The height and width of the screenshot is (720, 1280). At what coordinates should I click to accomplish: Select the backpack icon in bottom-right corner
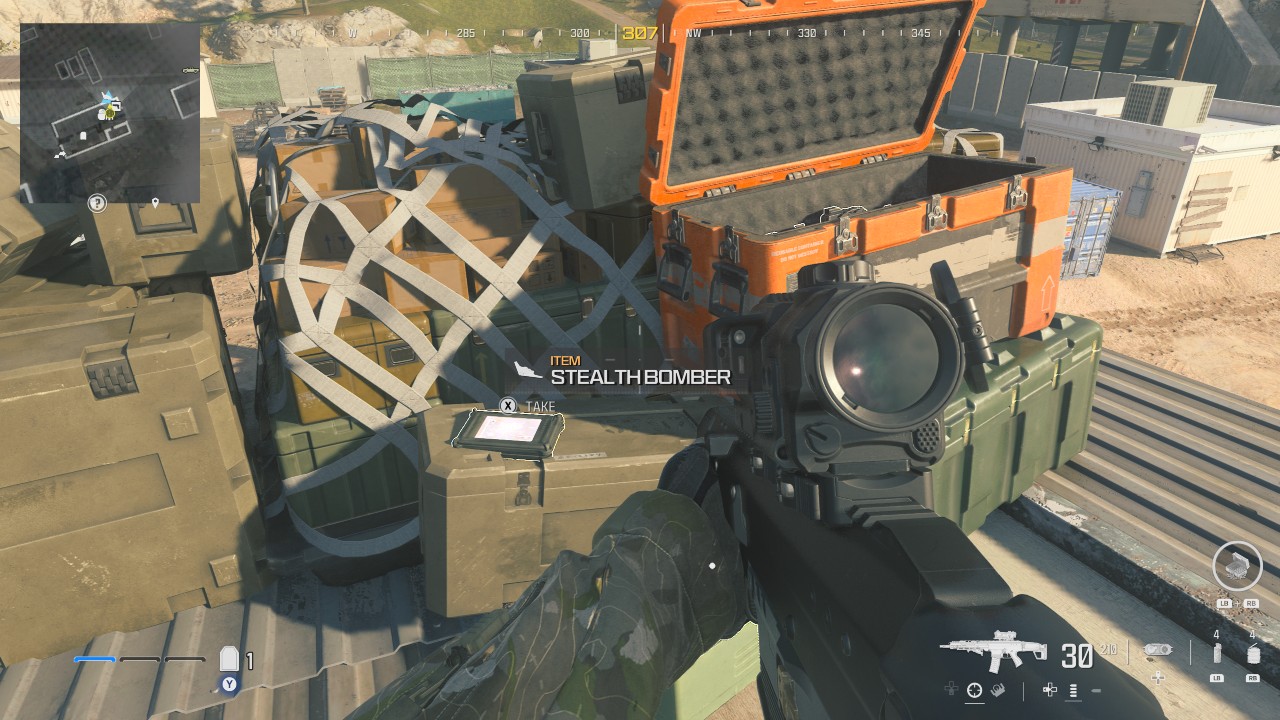[x=1236, y=568]
